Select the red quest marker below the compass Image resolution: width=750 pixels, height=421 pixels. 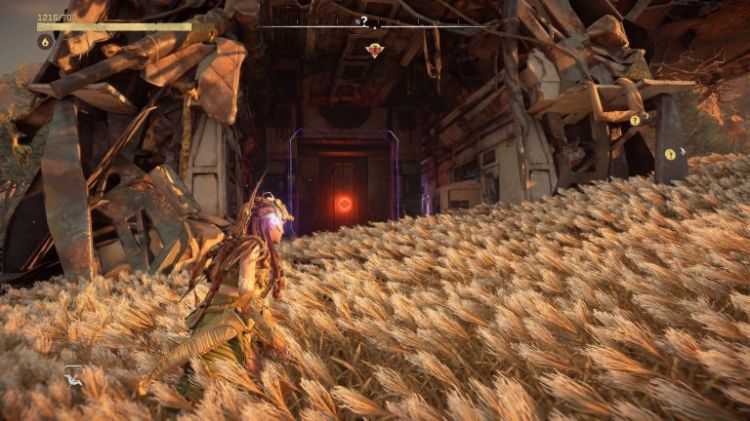click(374, 49)
